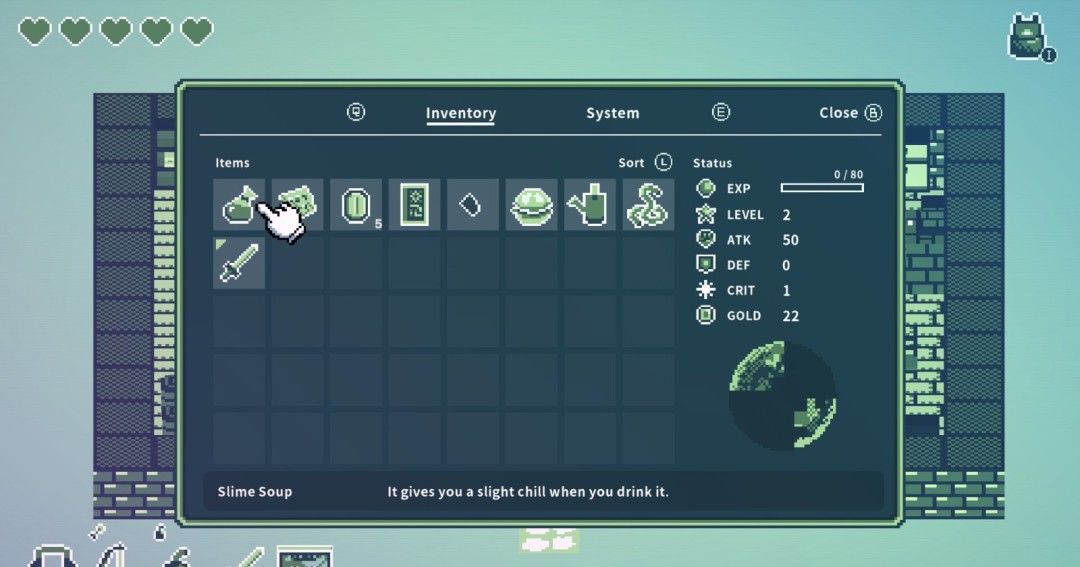The height and width of the screenshot is (567, 1080).
Task: Close the inventory window
Action: (x=849, y=113)
